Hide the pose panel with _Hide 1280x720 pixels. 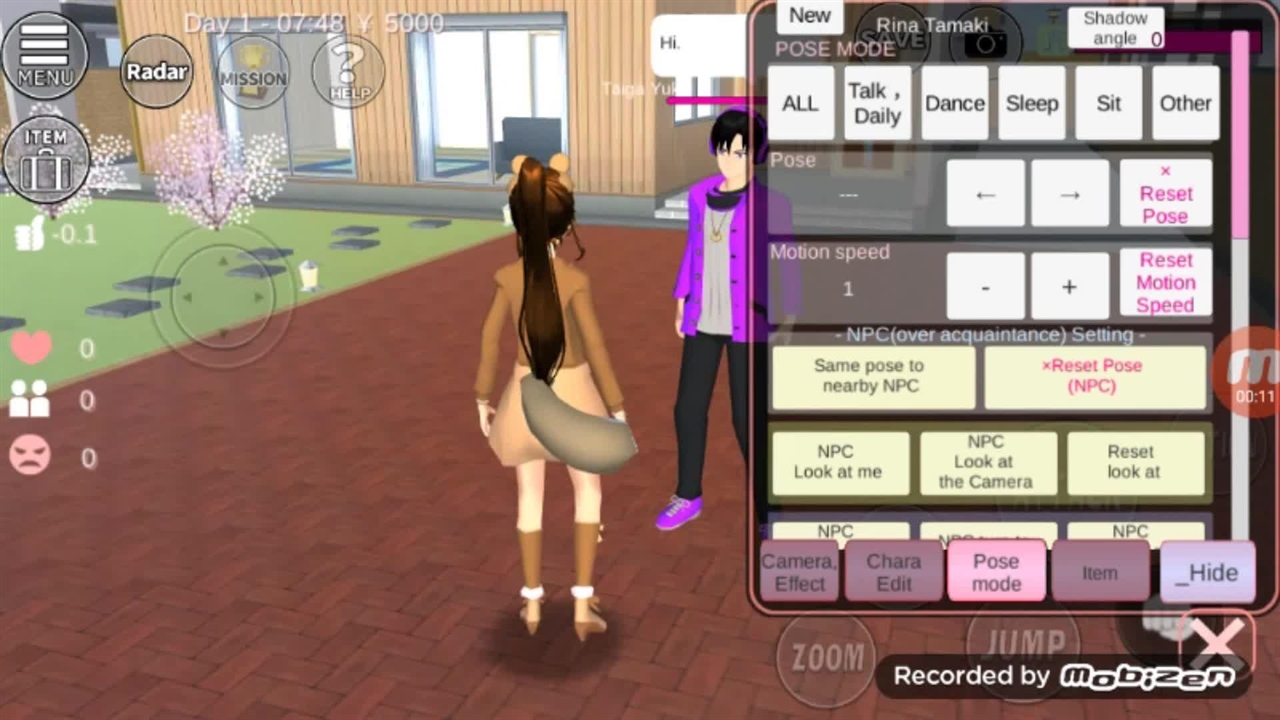pyautogui.click(x=1207, y=572)
